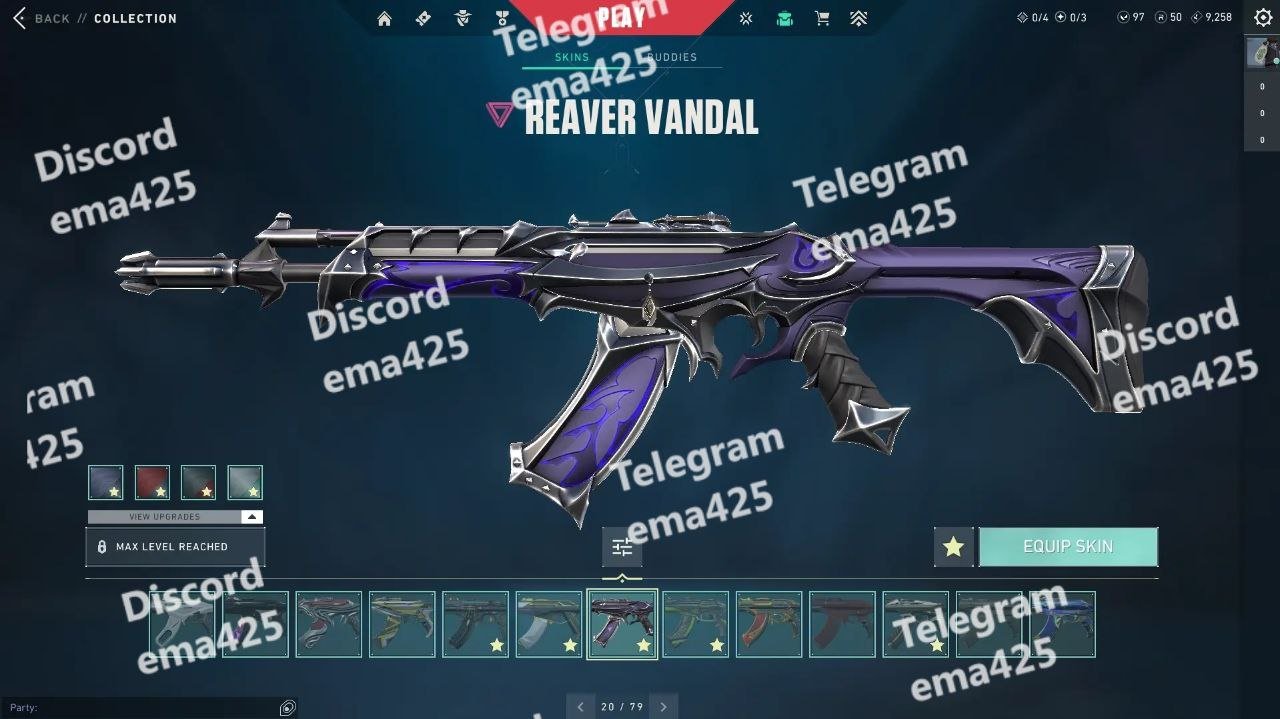Switch to the Buddies tab
Screen dimensions: 1280x719
[672, 57]
